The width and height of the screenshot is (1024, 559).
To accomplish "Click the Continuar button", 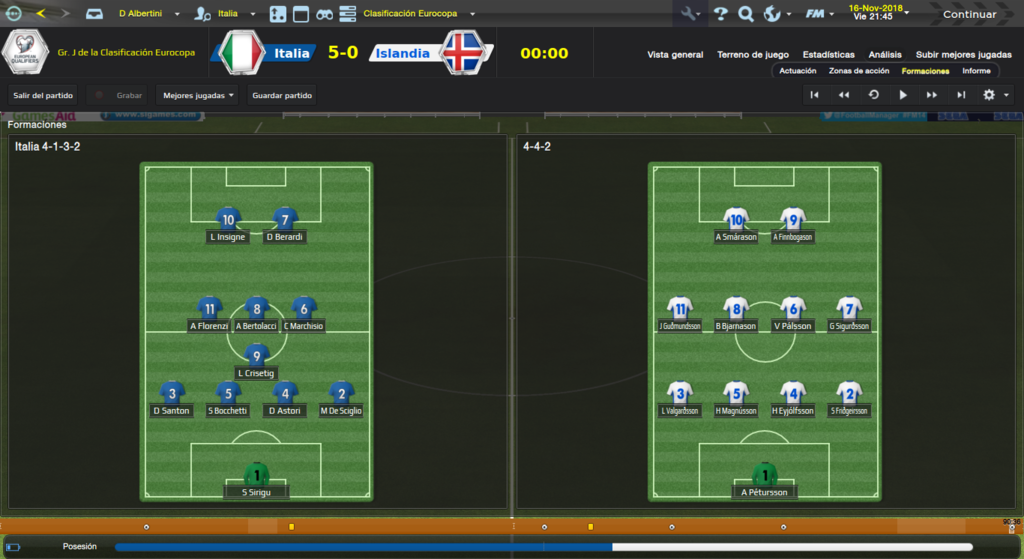I will (969, 14).
